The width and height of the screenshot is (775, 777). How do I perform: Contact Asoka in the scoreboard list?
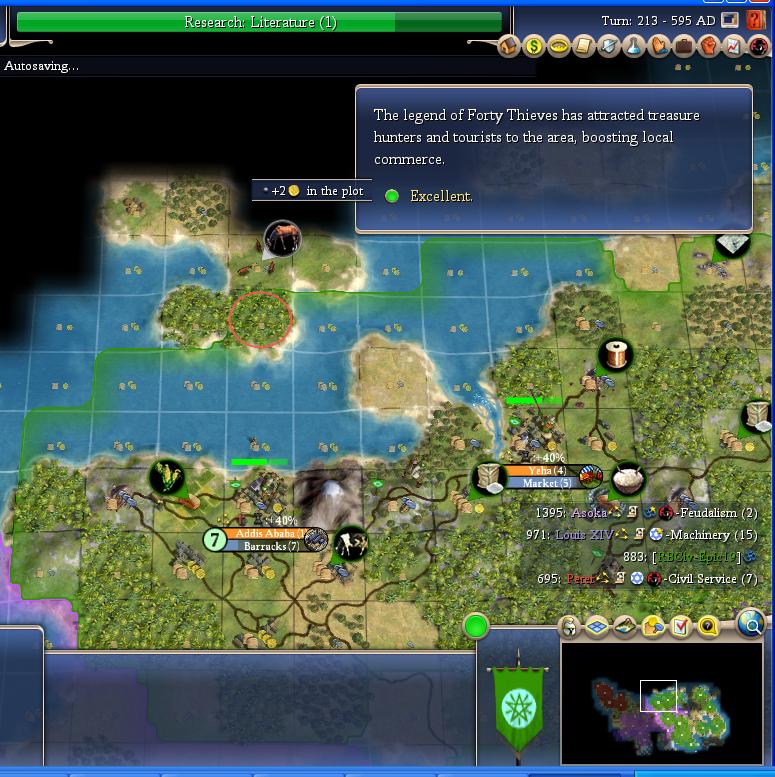tap(589, 513)
